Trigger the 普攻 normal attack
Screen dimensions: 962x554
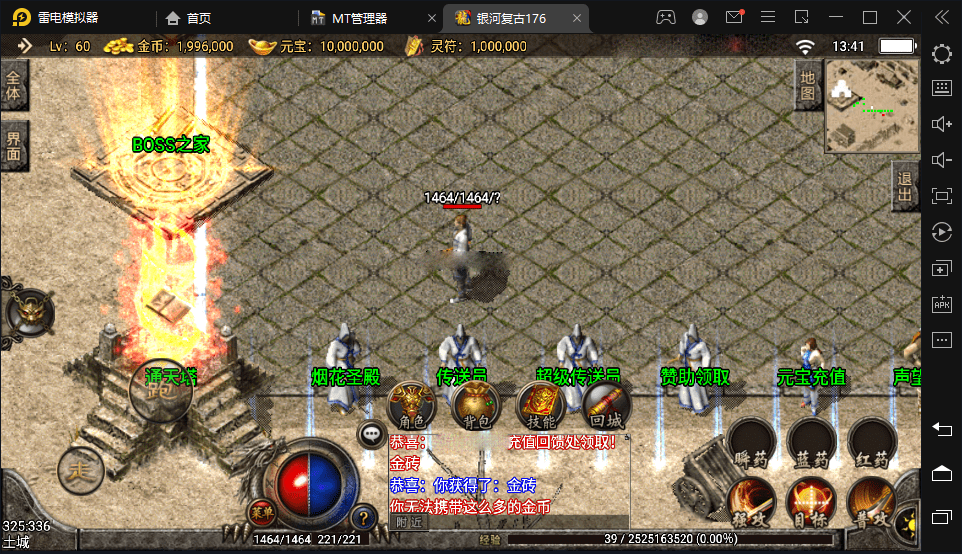pos(872,502)
